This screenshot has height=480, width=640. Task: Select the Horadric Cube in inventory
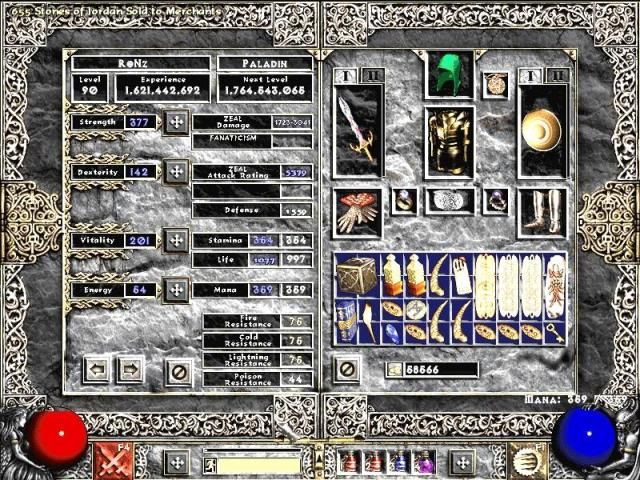coord(356,275)
